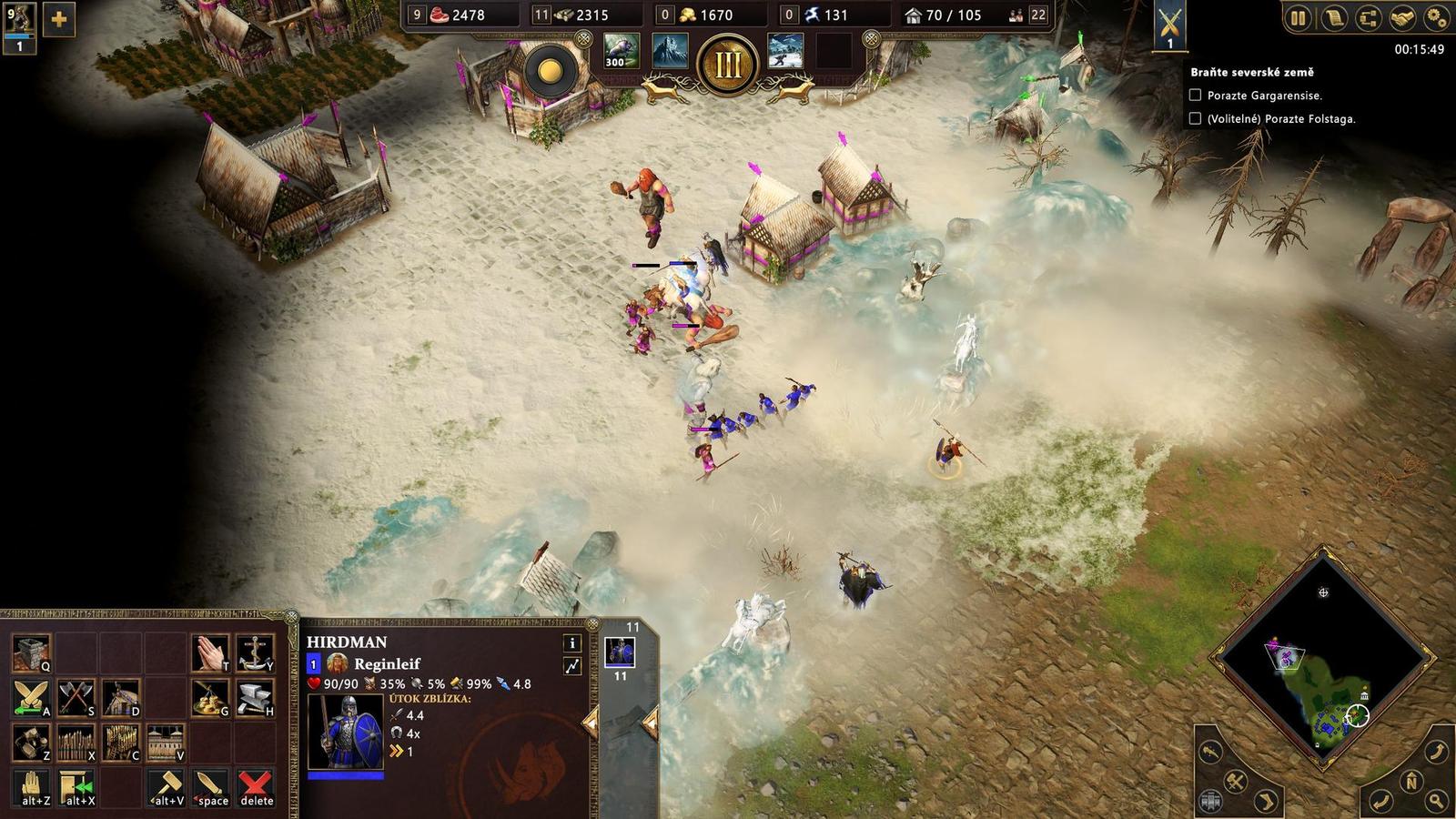Open the Blacksmith anvil upgrade icon
Viewport: 1456px width, 819px height.
click(x=255, y=697)
